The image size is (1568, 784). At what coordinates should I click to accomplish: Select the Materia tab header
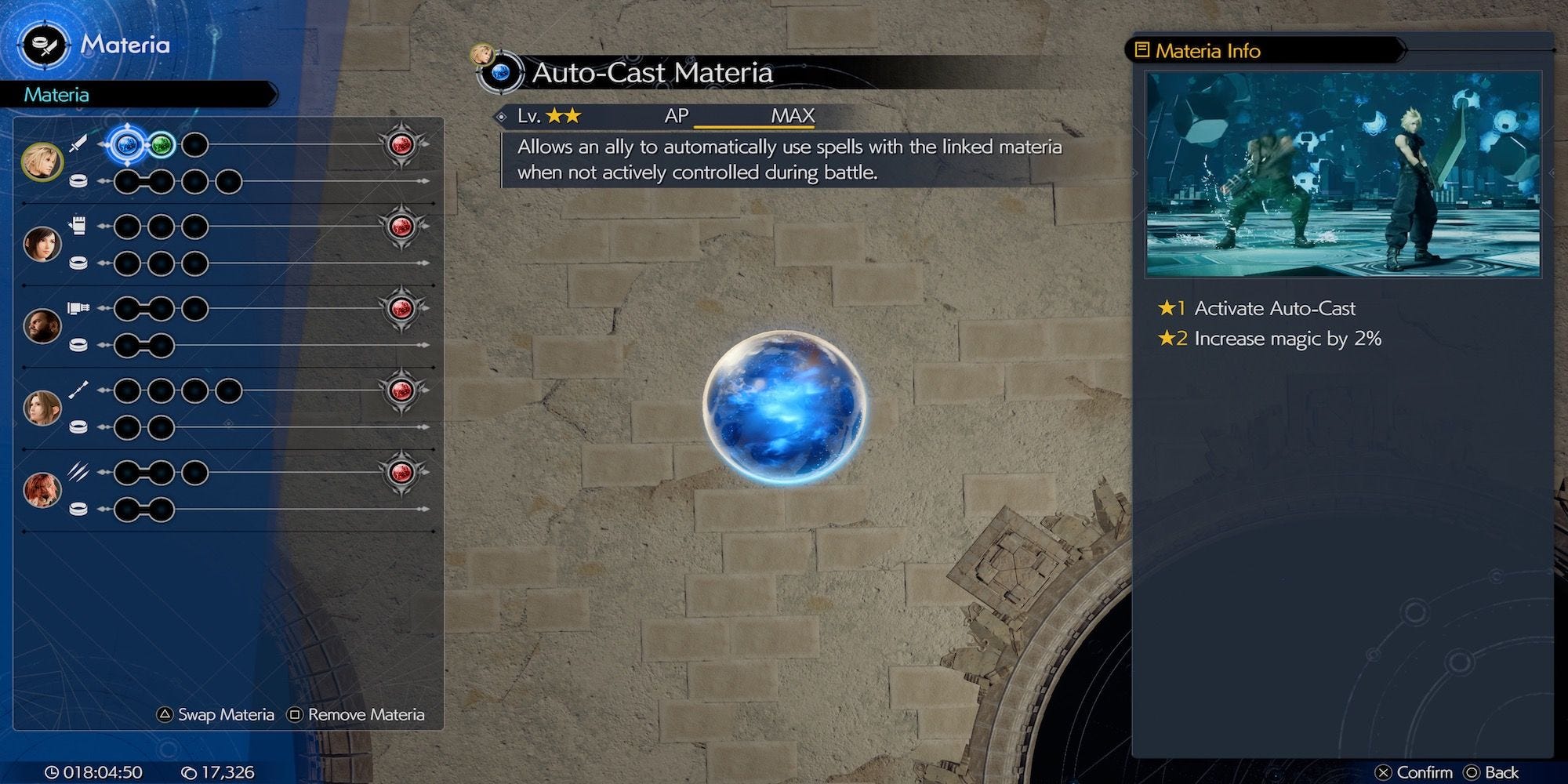click(x=56, y=95)
